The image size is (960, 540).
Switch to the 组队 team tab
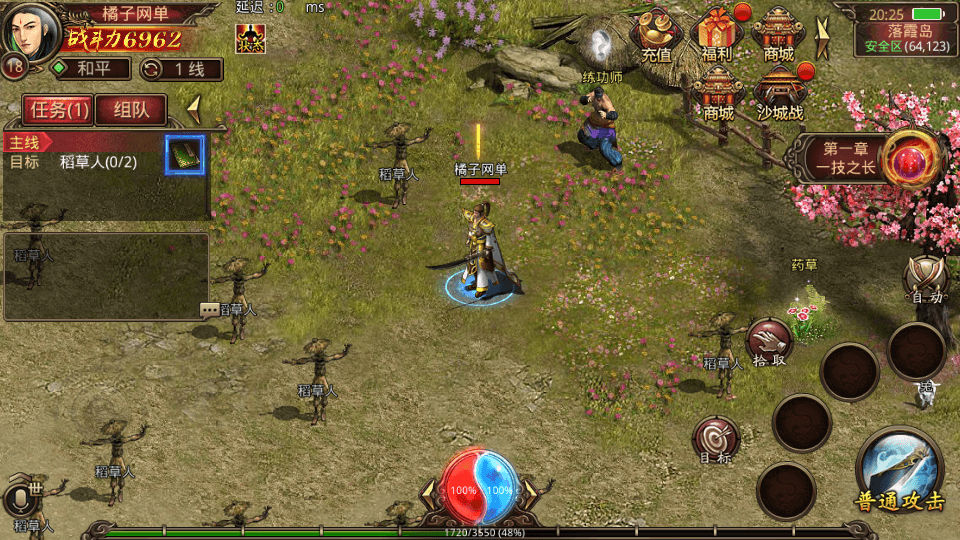[131, 110]
